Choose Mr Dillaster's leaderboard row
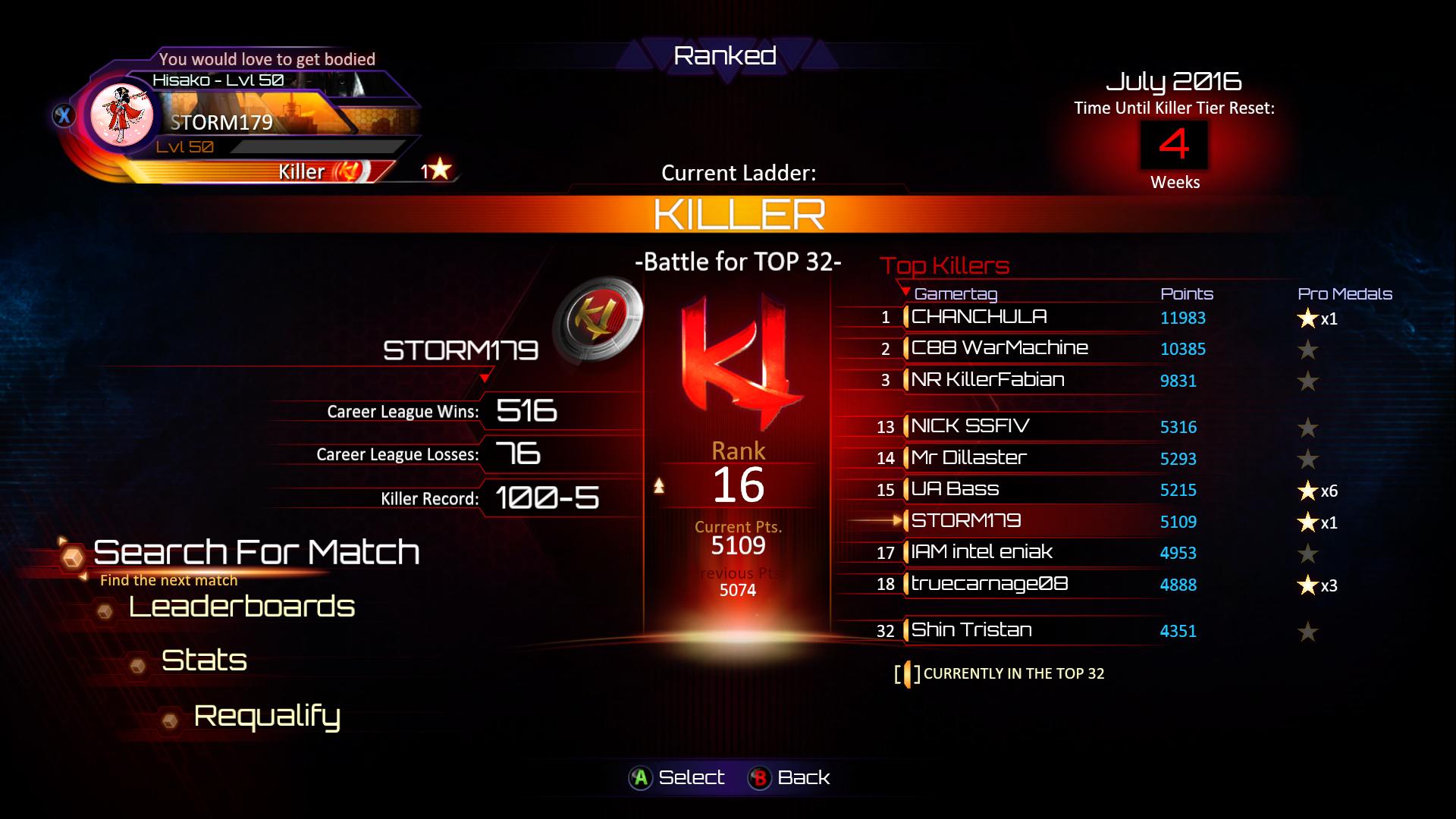This screenshot has width=1456, height=819. 968,458
